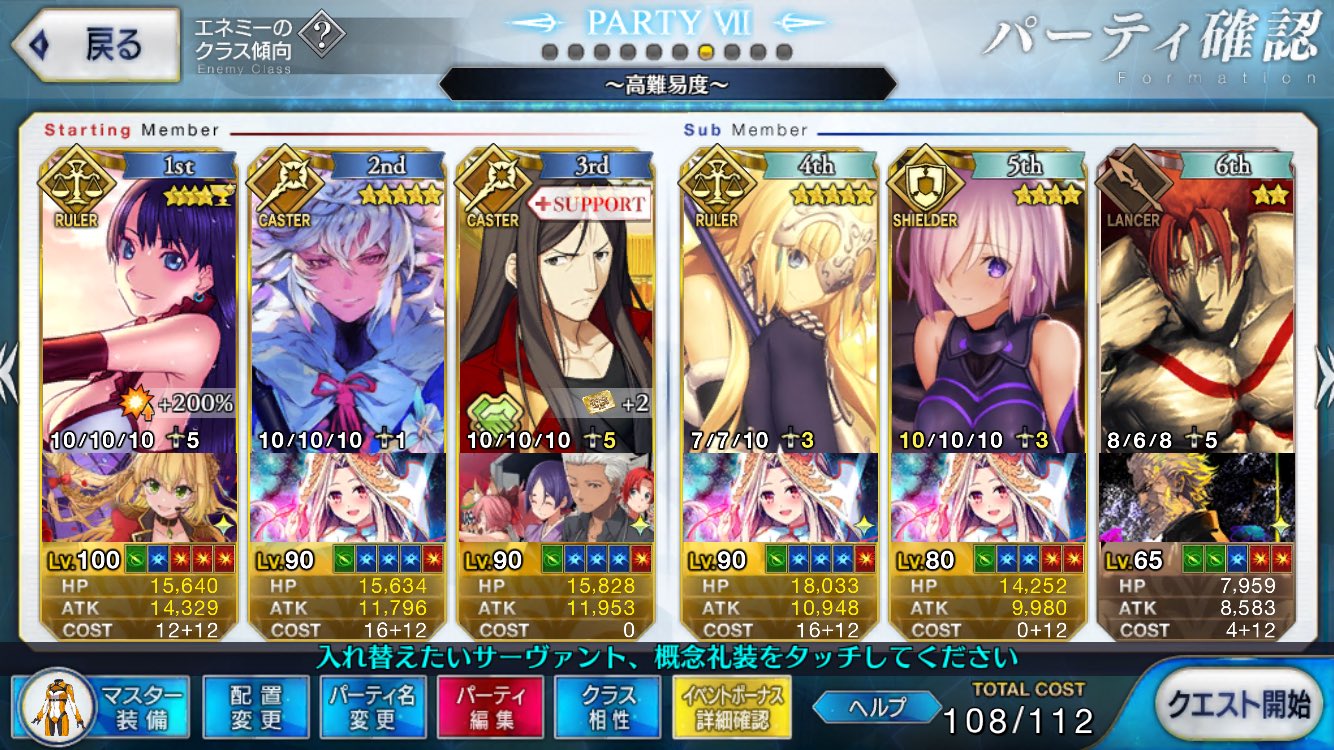The width and height of the screenshot is (1334, 750).
Task: Check イベントボーナス詳細確認 event bonus details
Action: [x=734, y=707]
